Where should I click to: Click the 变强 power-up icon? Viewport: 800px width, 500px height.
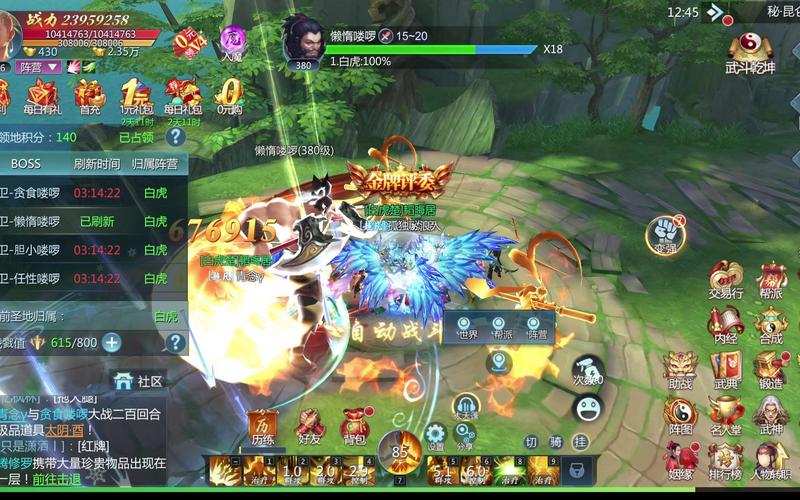coord(665,233)
